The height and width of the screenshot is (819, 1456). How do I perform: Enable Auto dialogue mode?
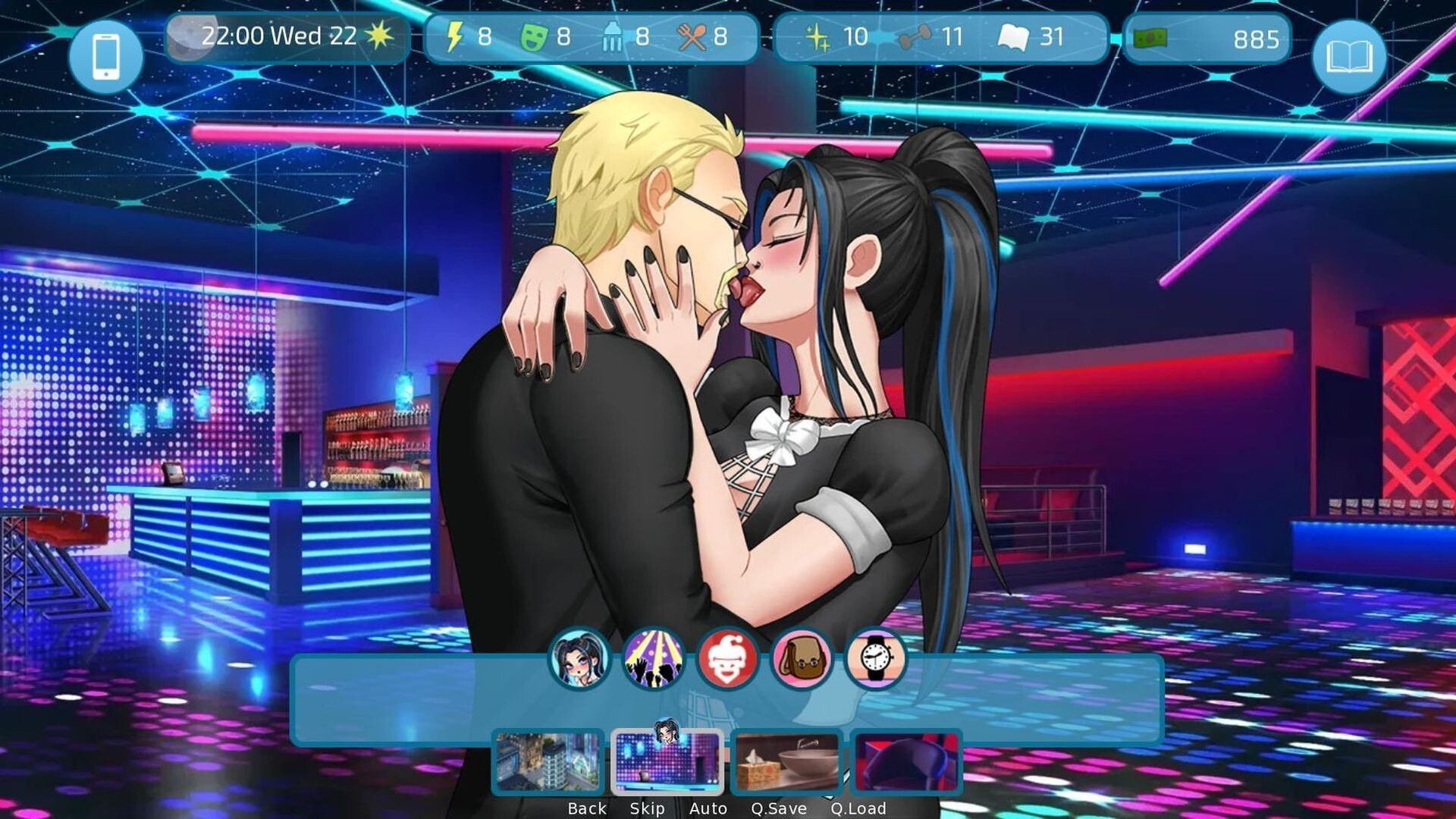[709, 808]
